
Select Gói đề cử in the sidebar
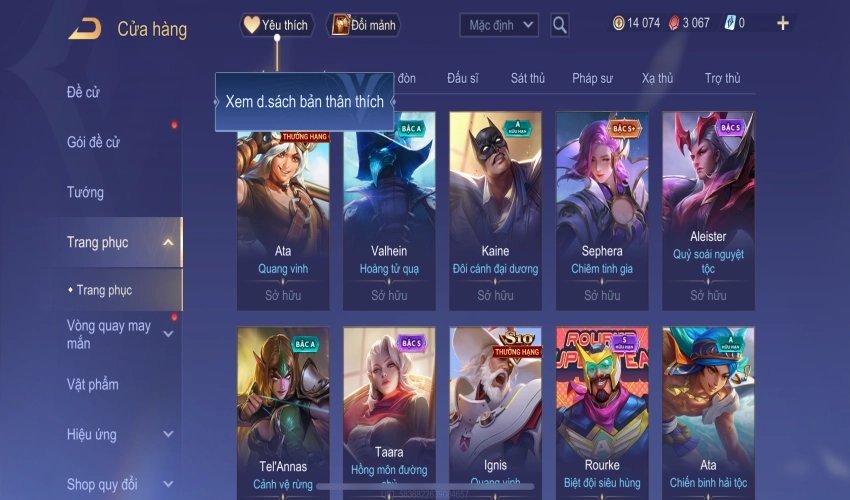click(93, 142)
